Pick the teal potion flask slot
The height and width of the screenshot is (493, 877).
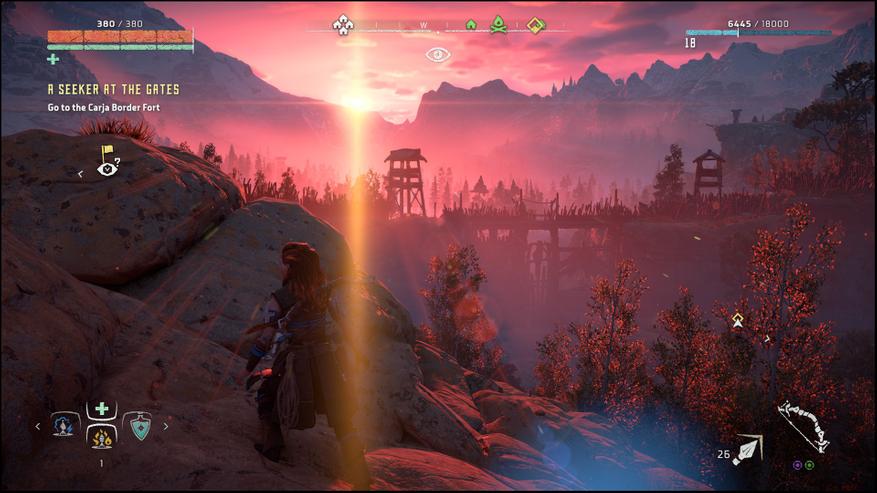[138, 426]
